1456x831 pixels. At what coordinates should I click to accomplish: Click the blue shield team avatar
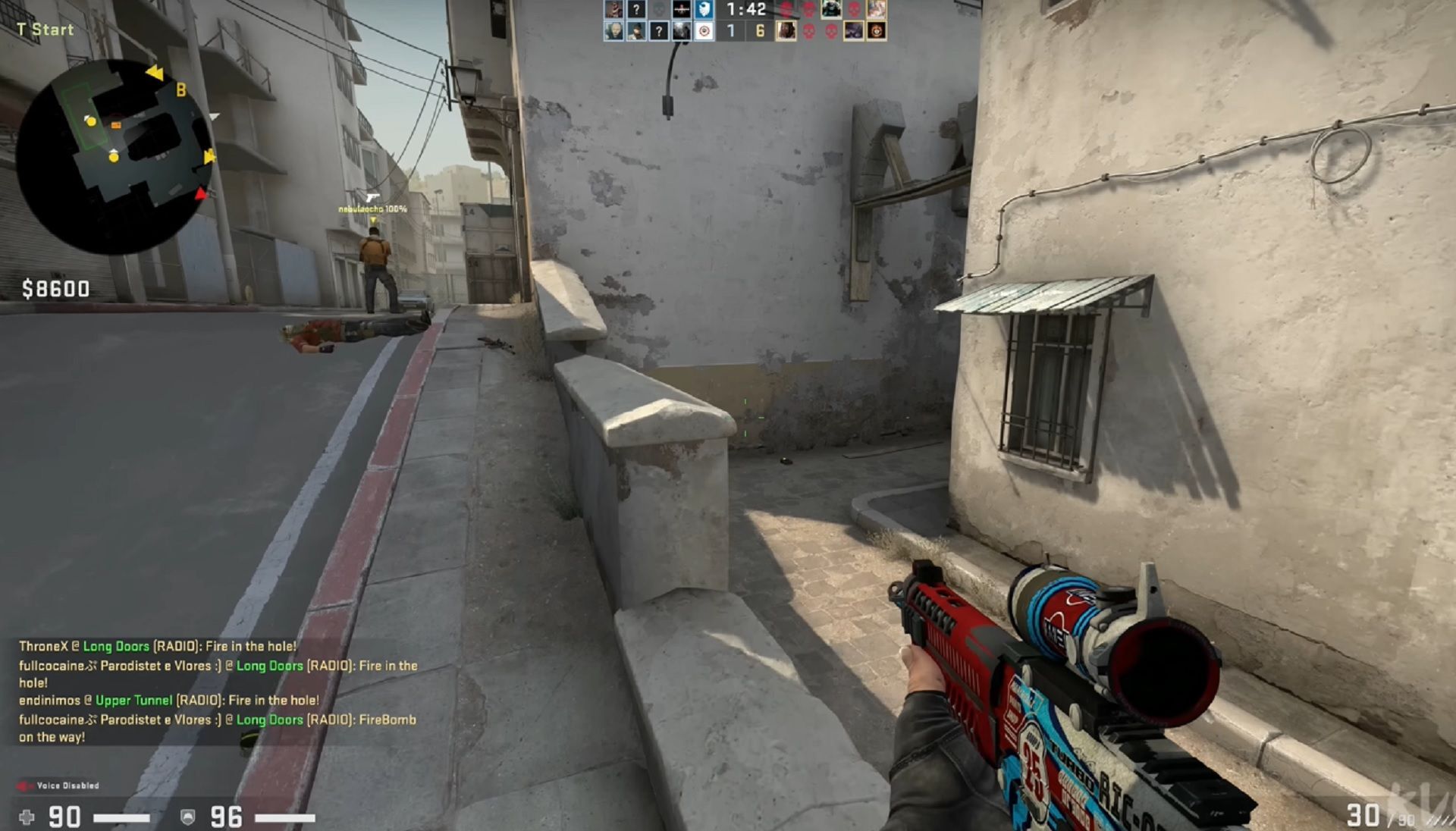(704, 10)
